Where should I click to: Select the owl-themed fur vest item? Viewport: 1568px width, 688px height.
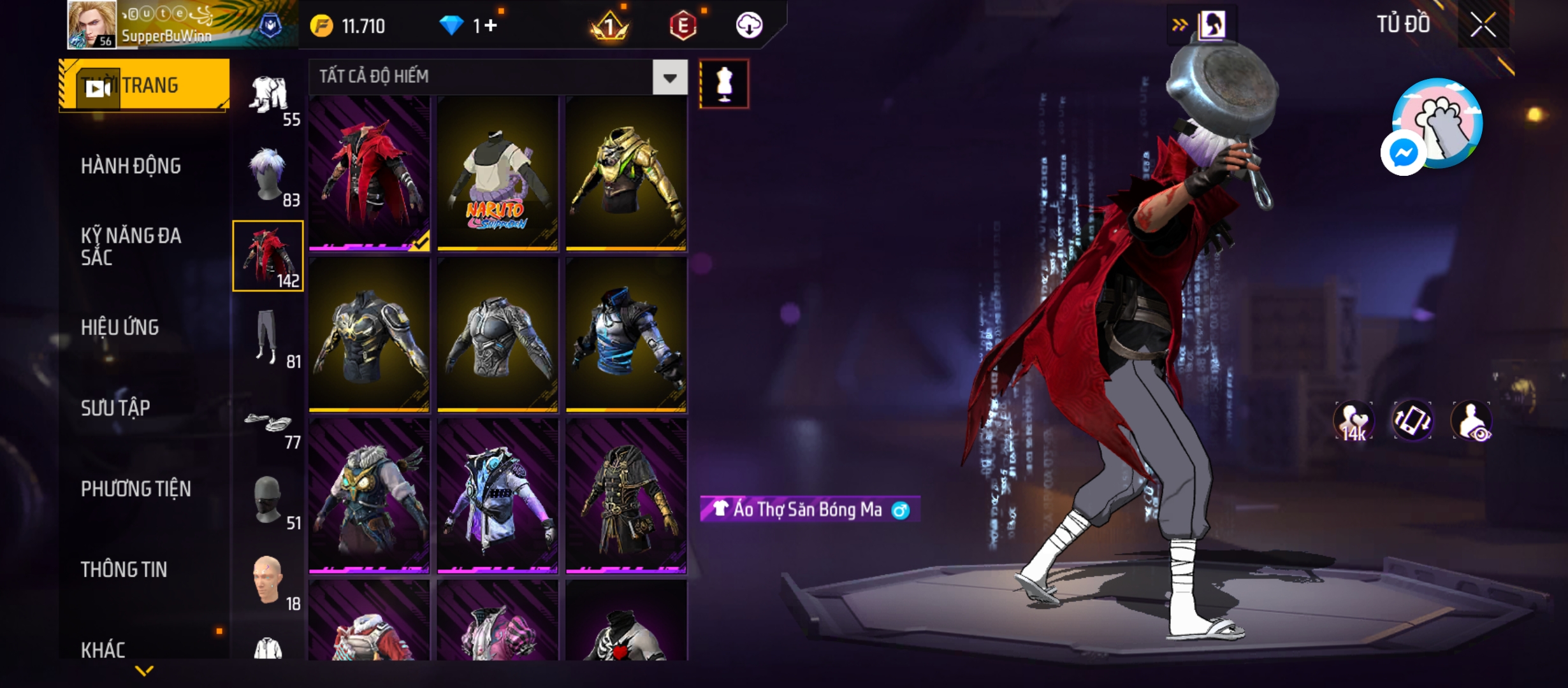pyautogui.click(x=369, y=497)
